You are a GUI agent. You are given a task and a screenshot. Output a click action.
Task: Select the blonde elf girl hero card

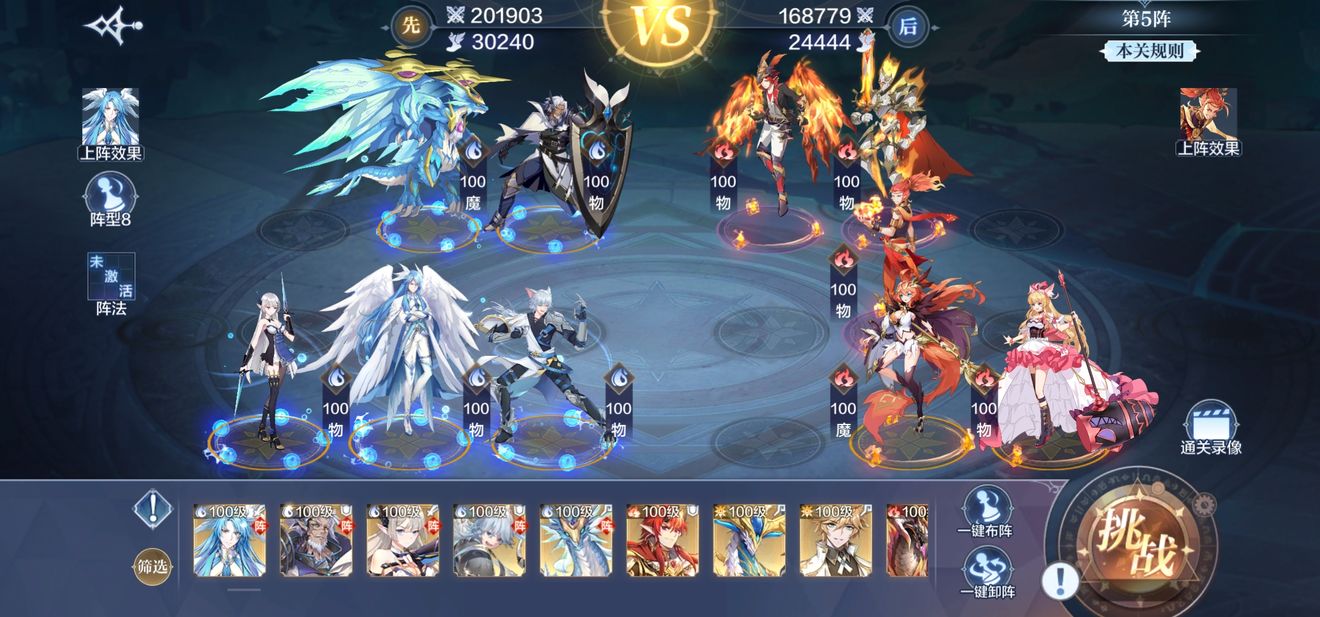[x=402, y=540]
